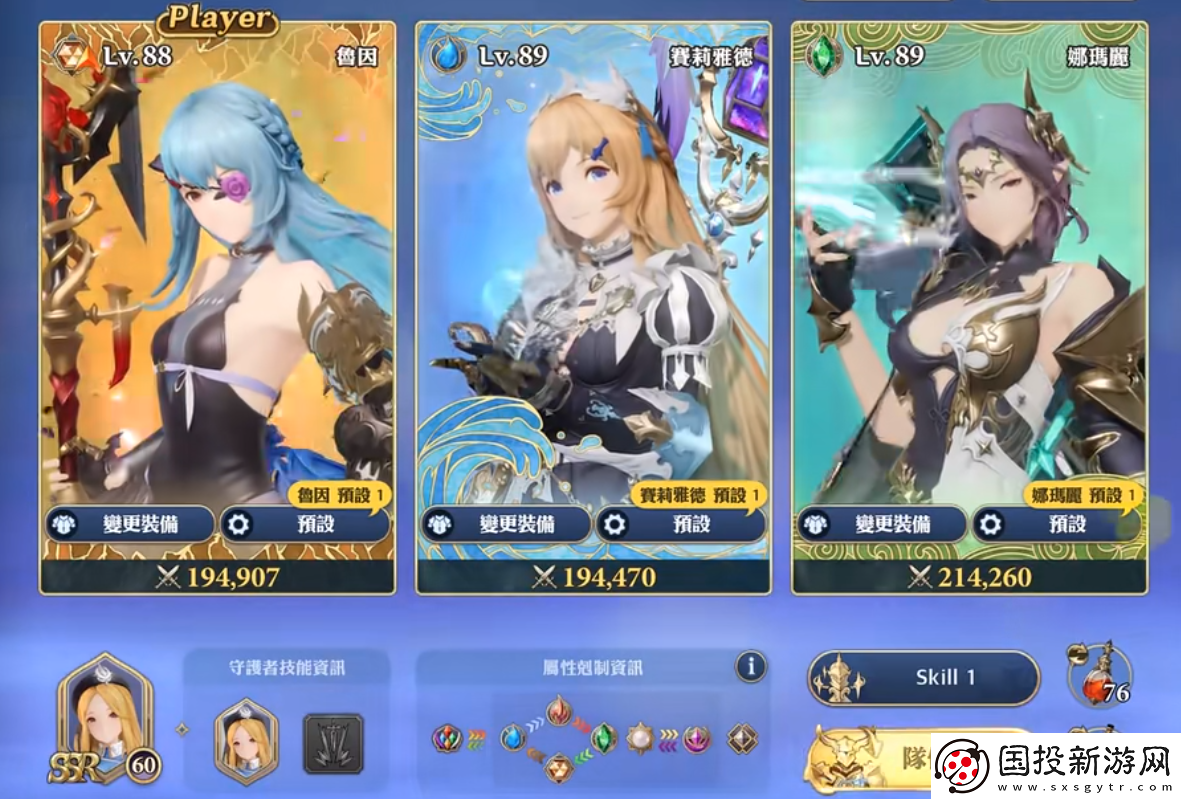Click the red potion icon showing 76
1181x799 pixels.
click(x=1100, y=678)
